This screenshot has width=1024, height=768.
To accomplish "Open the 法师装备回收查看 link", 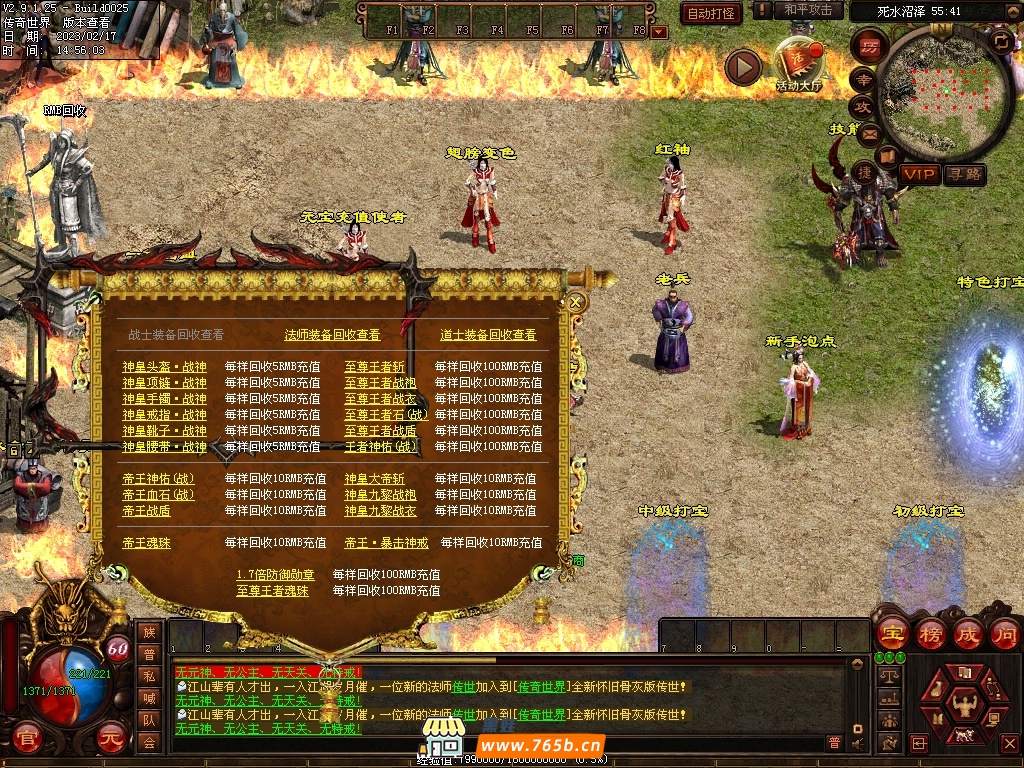I will click(x=332, y=335).
